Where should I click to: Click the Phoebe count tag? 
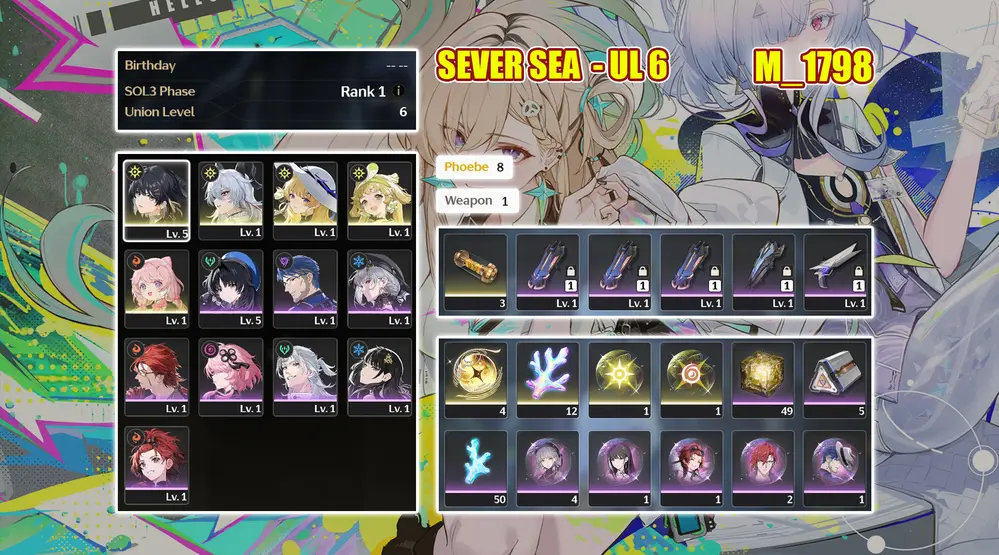pyautogui.click(x=475, y=167)
